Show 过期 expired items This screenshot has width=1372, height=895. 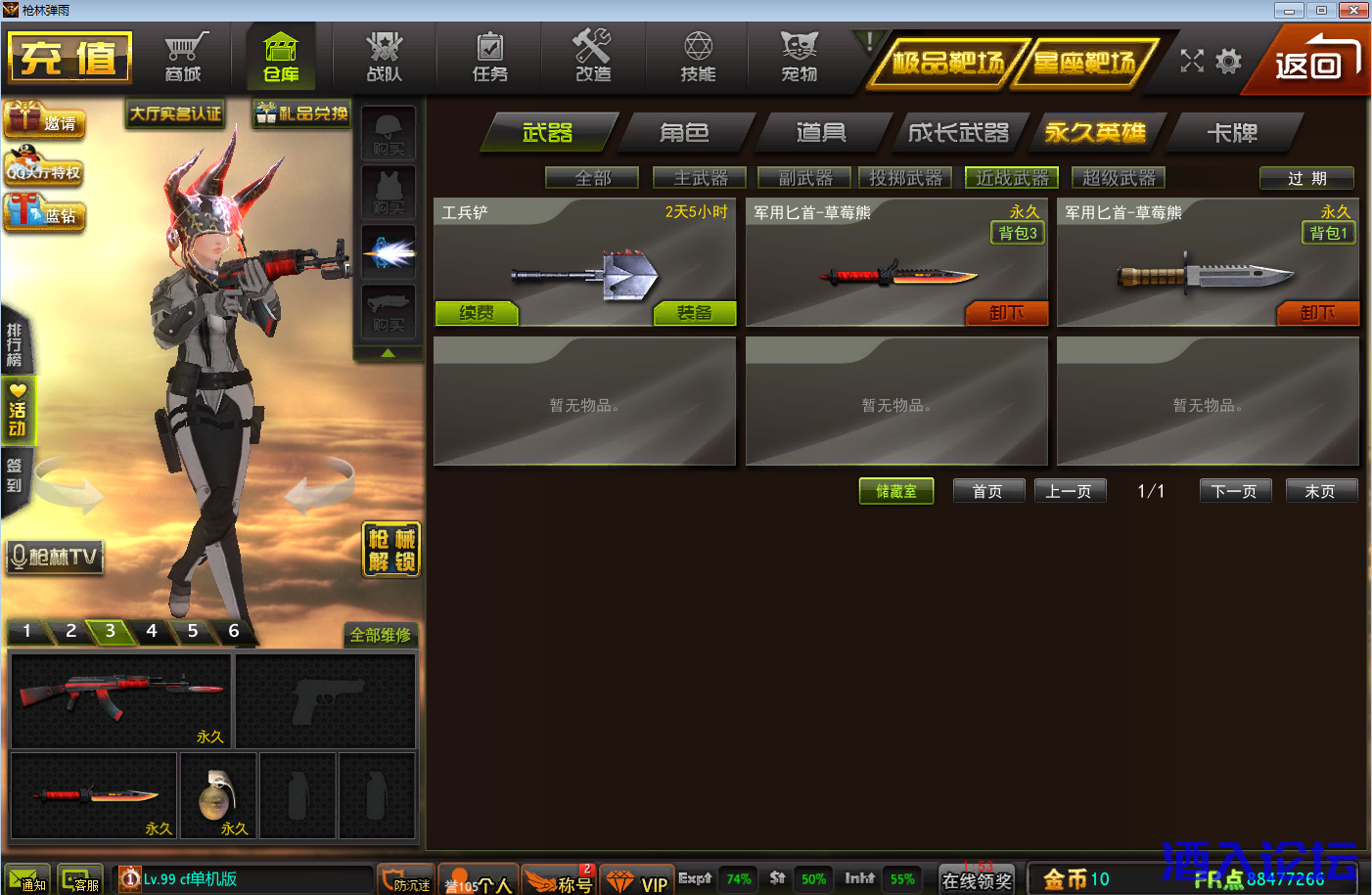point(1306,178)
